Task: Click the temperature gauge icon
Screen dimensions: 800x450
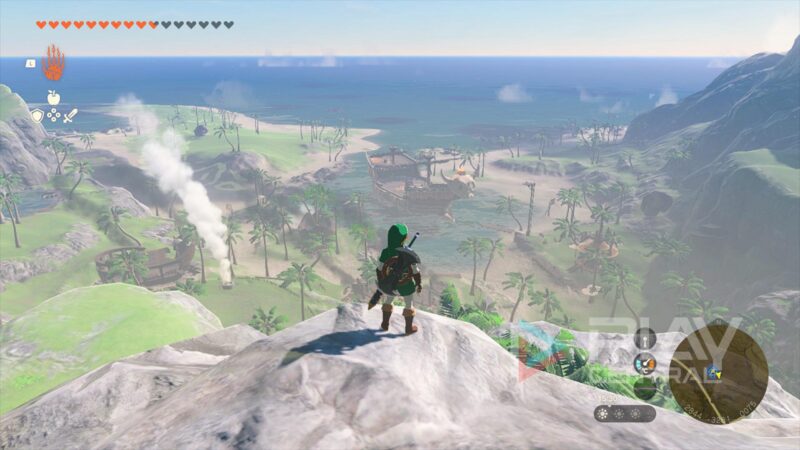Action: [x=645, y=362]
